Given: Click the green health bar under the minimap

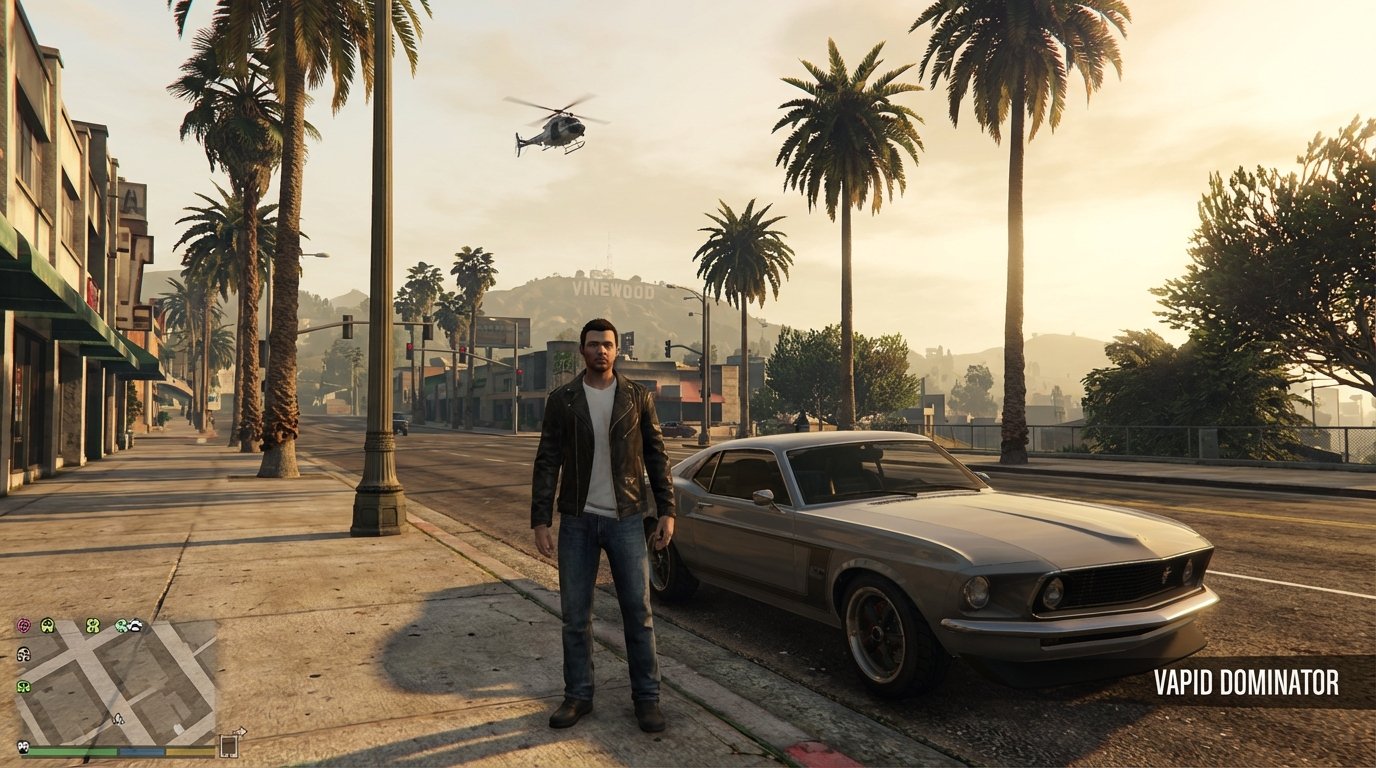Looking at the screenshot, I should [x=72, y=751].
